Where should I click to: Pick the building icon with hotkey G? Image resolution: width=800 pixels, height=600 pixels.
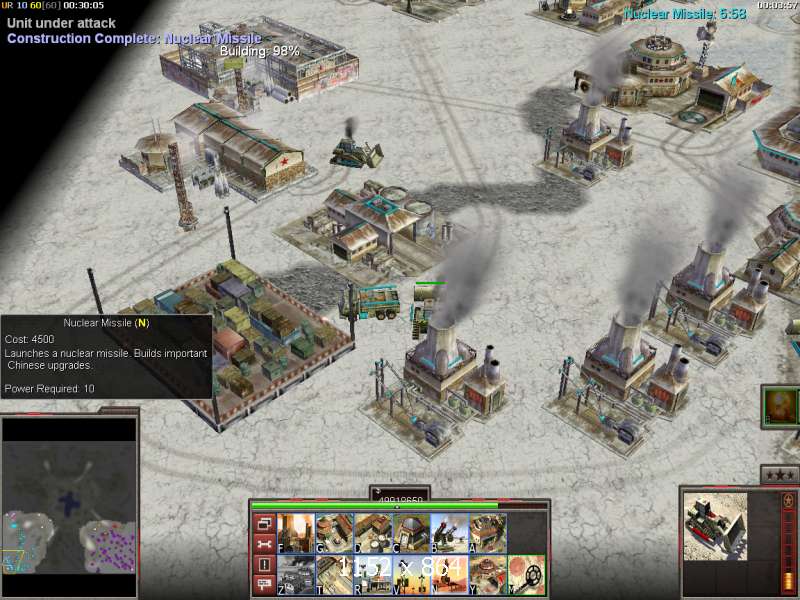click(333, 533)
